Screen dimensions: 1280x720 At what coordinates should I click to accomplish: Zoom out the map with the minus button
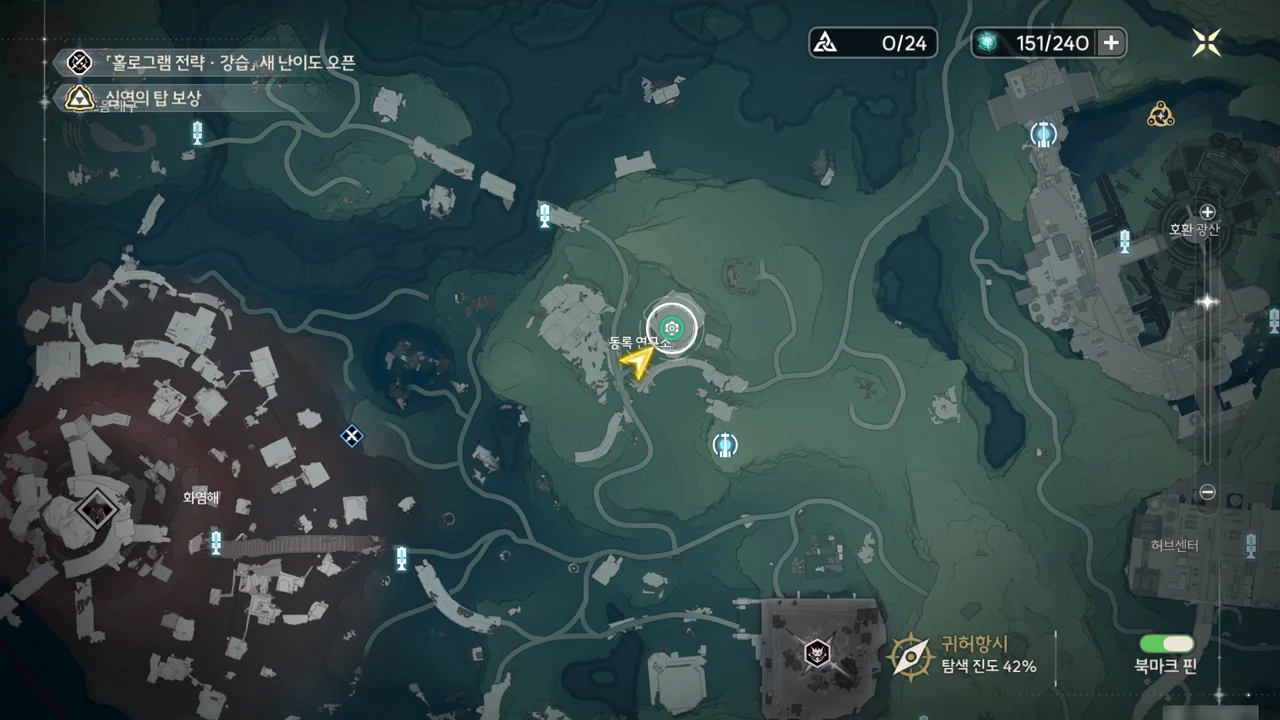(x=1207, y=492)
